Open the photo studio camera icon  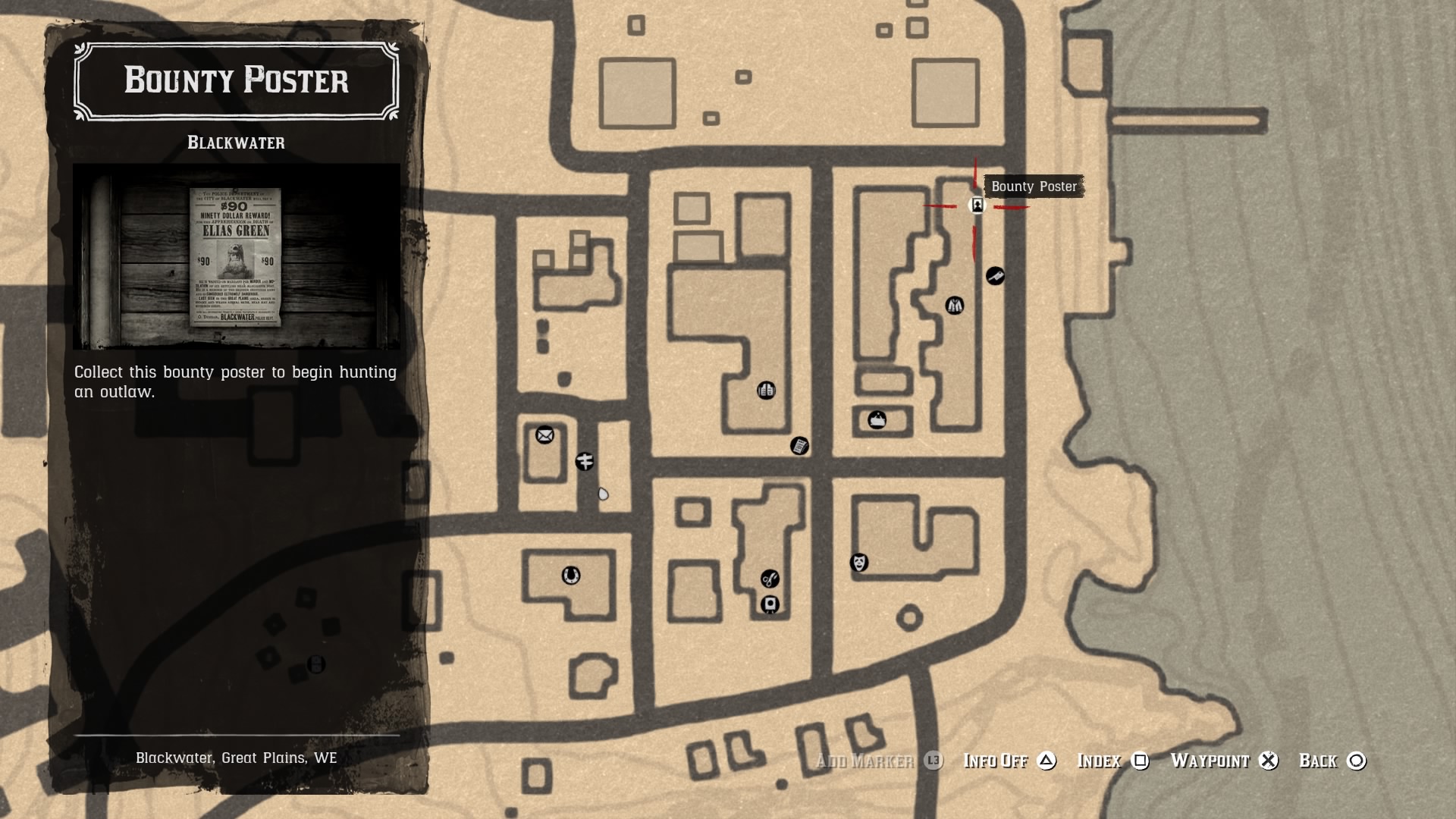coord(771,604)
